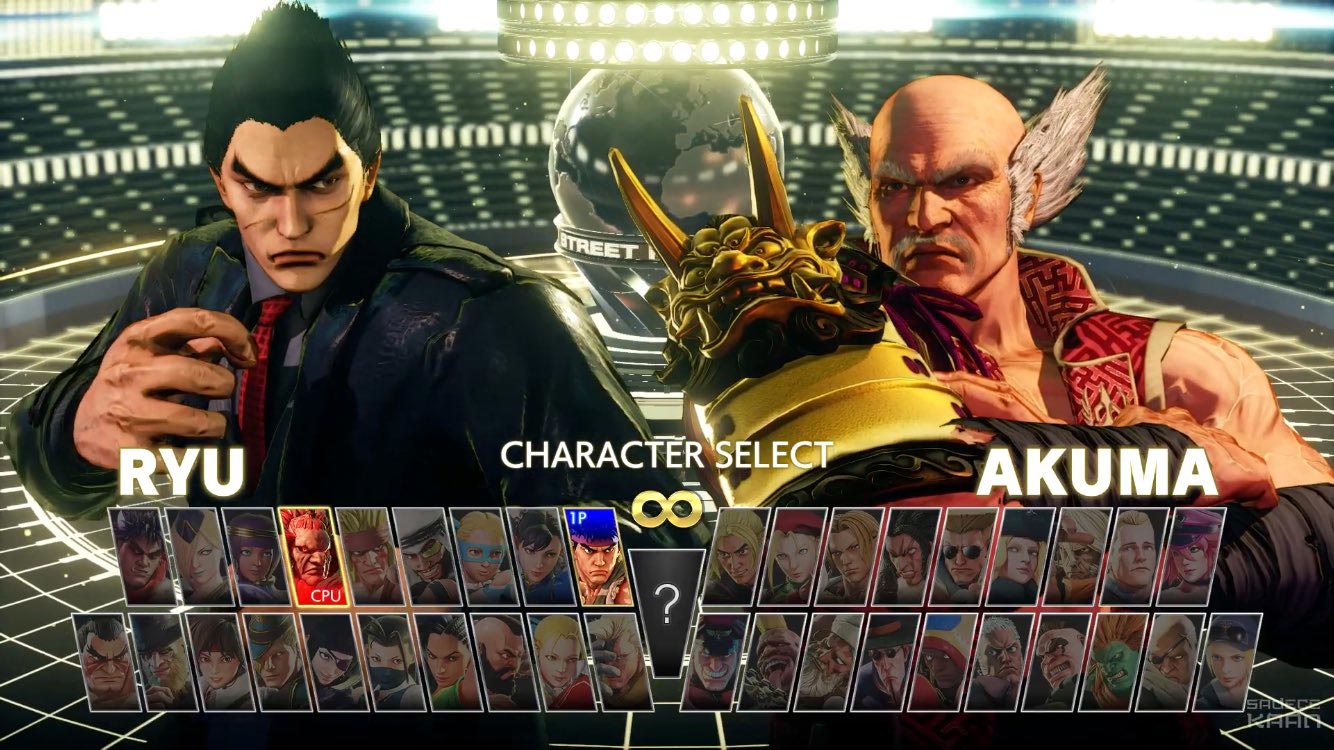Click the yellow-highlighted CPU Akuma slot
The width and height of the screenshot is (1334, 750).
pyautogui.click(x=312, y=555)
